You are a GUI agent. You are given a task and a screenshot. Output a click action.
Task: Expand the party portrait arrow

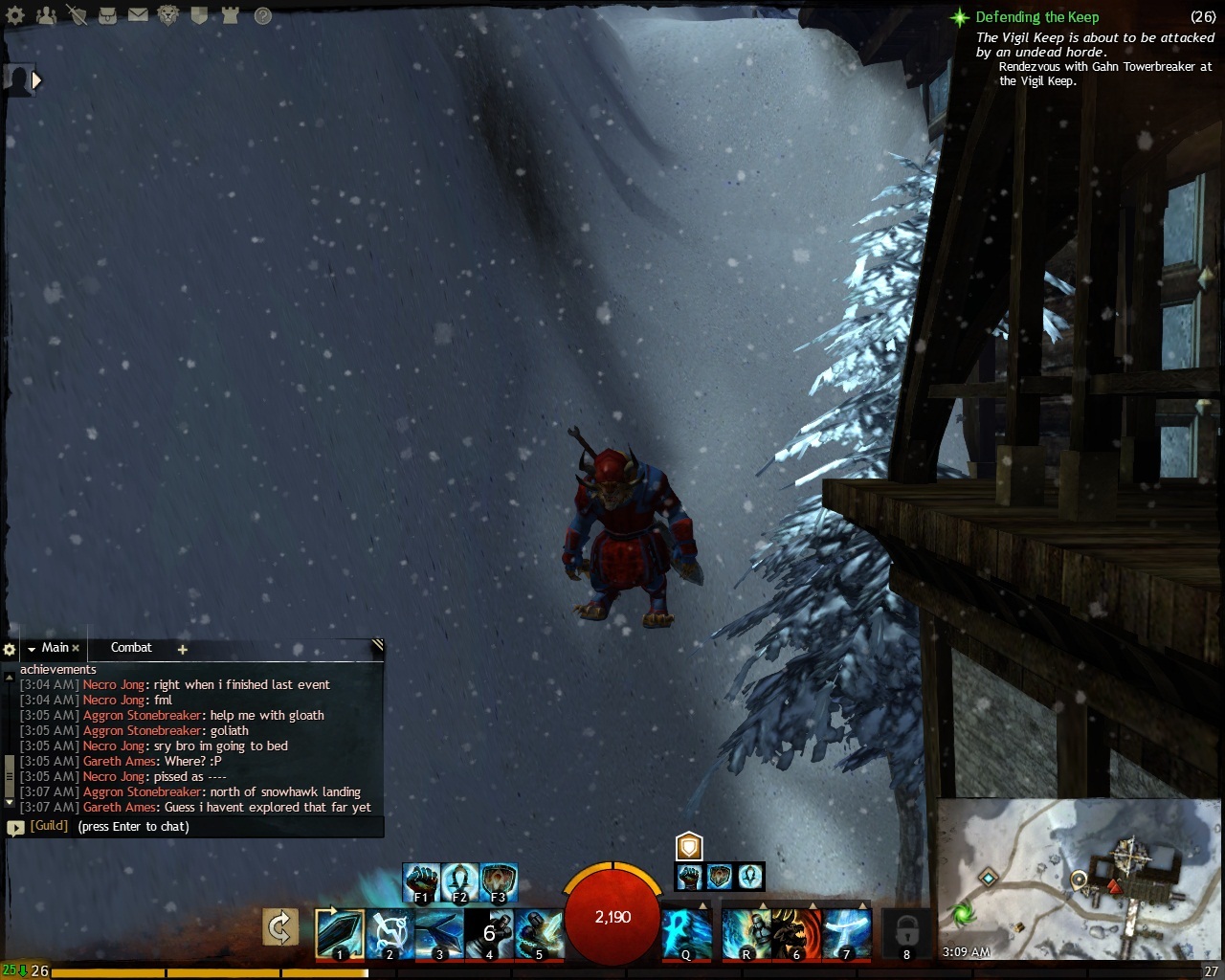(x=36, y=80)
